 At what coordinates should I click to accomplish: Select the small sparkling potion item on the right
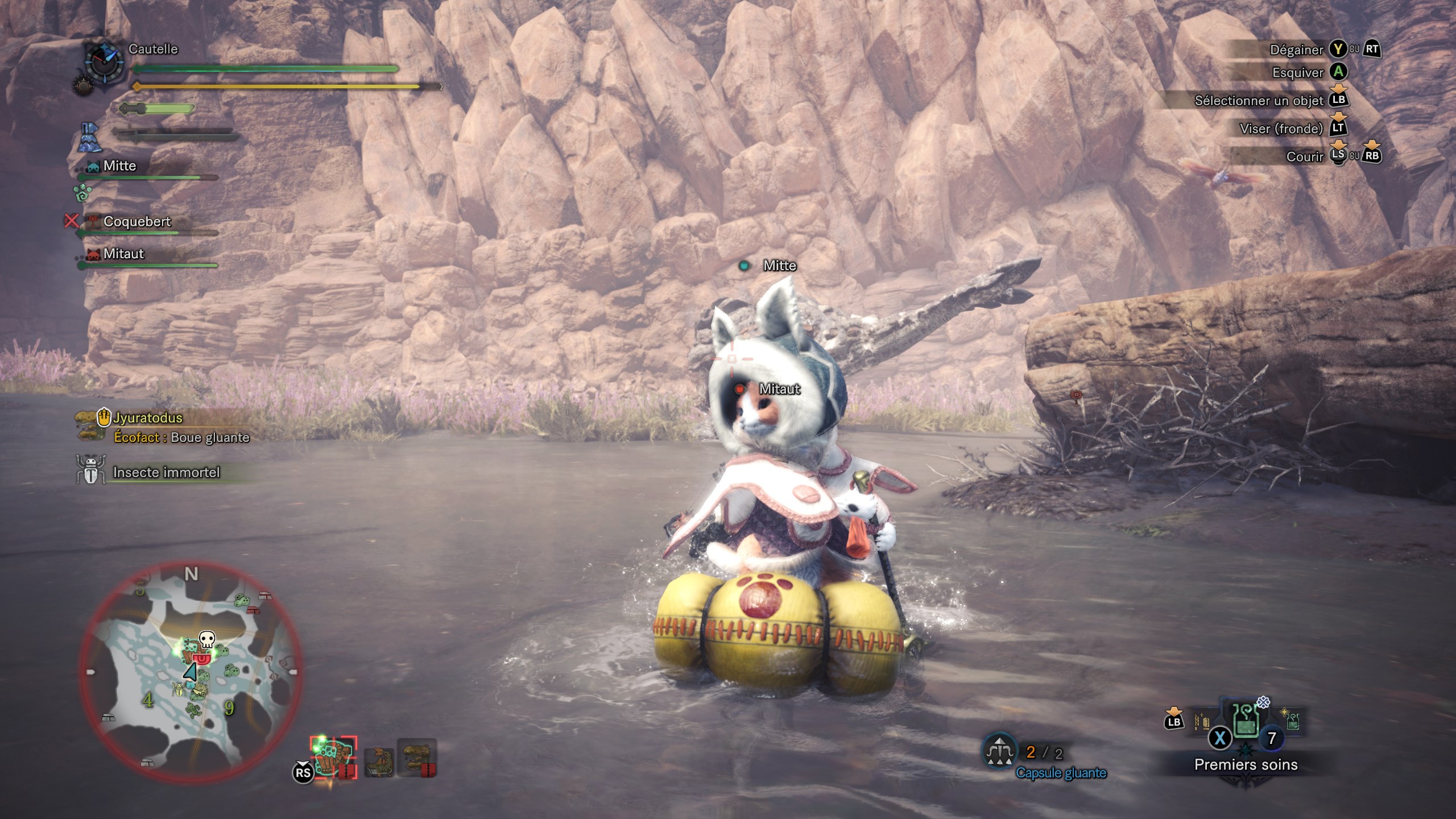[x=1291, y=719]
